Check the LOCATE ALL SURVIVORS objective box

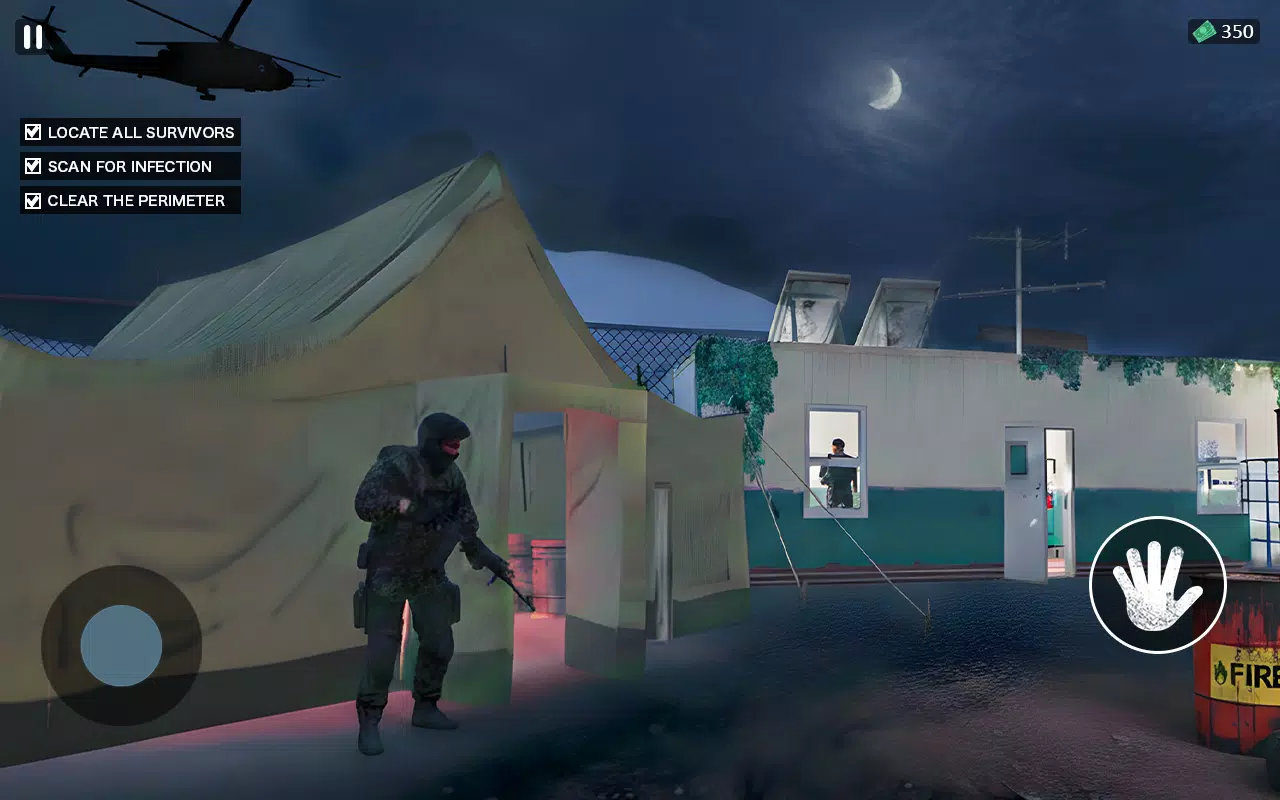(31, 131)
